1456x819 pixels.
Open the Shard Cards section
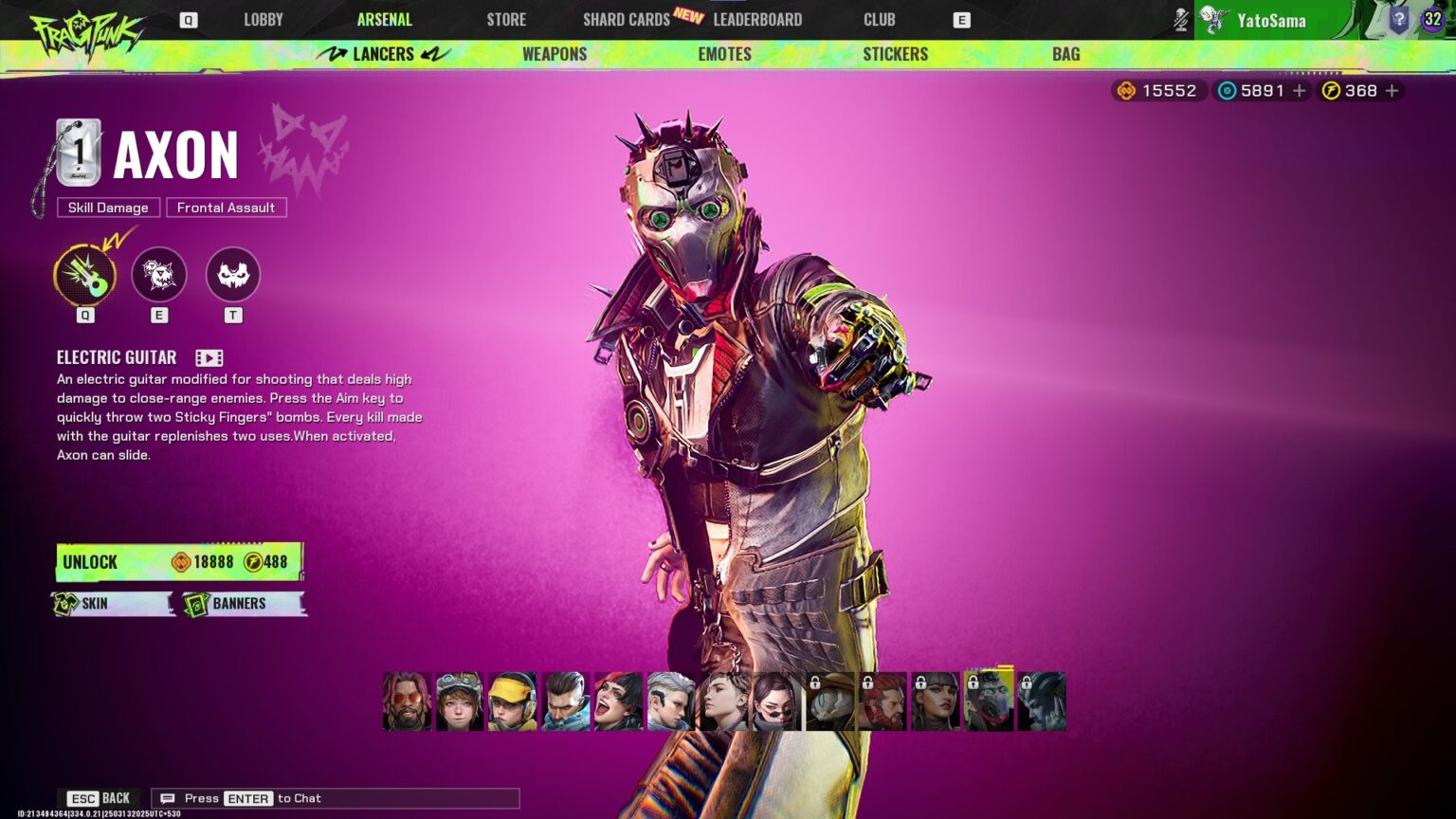[626, 19]
